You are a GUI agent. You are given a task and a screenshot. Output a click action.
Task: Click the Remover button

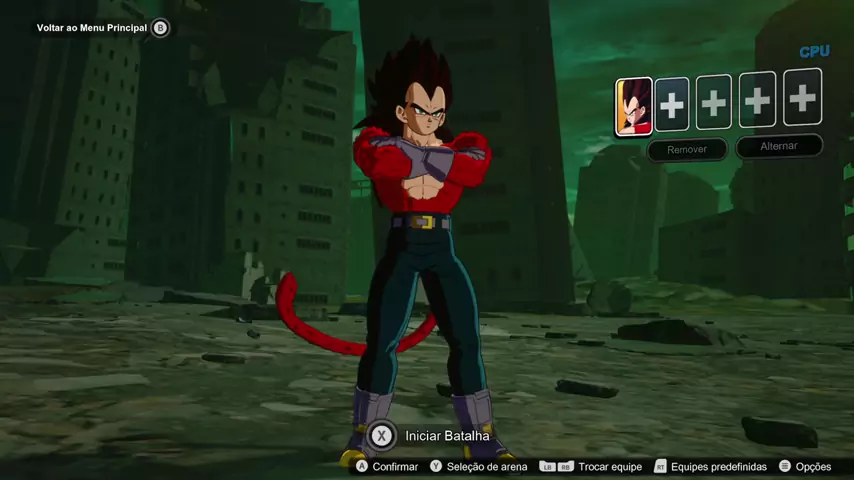[x=686, y=150]
